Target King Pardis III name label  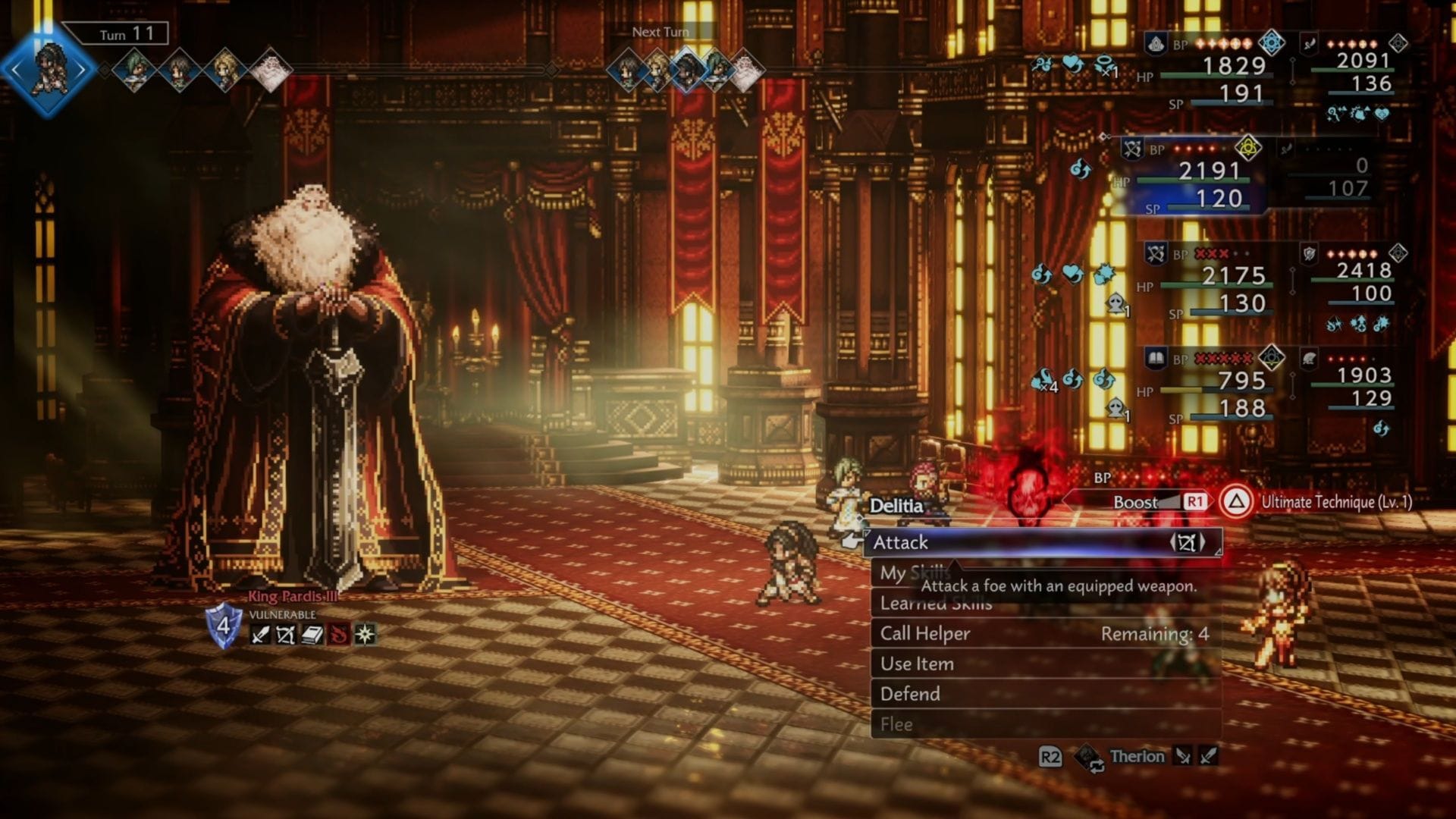click(293, 597)
